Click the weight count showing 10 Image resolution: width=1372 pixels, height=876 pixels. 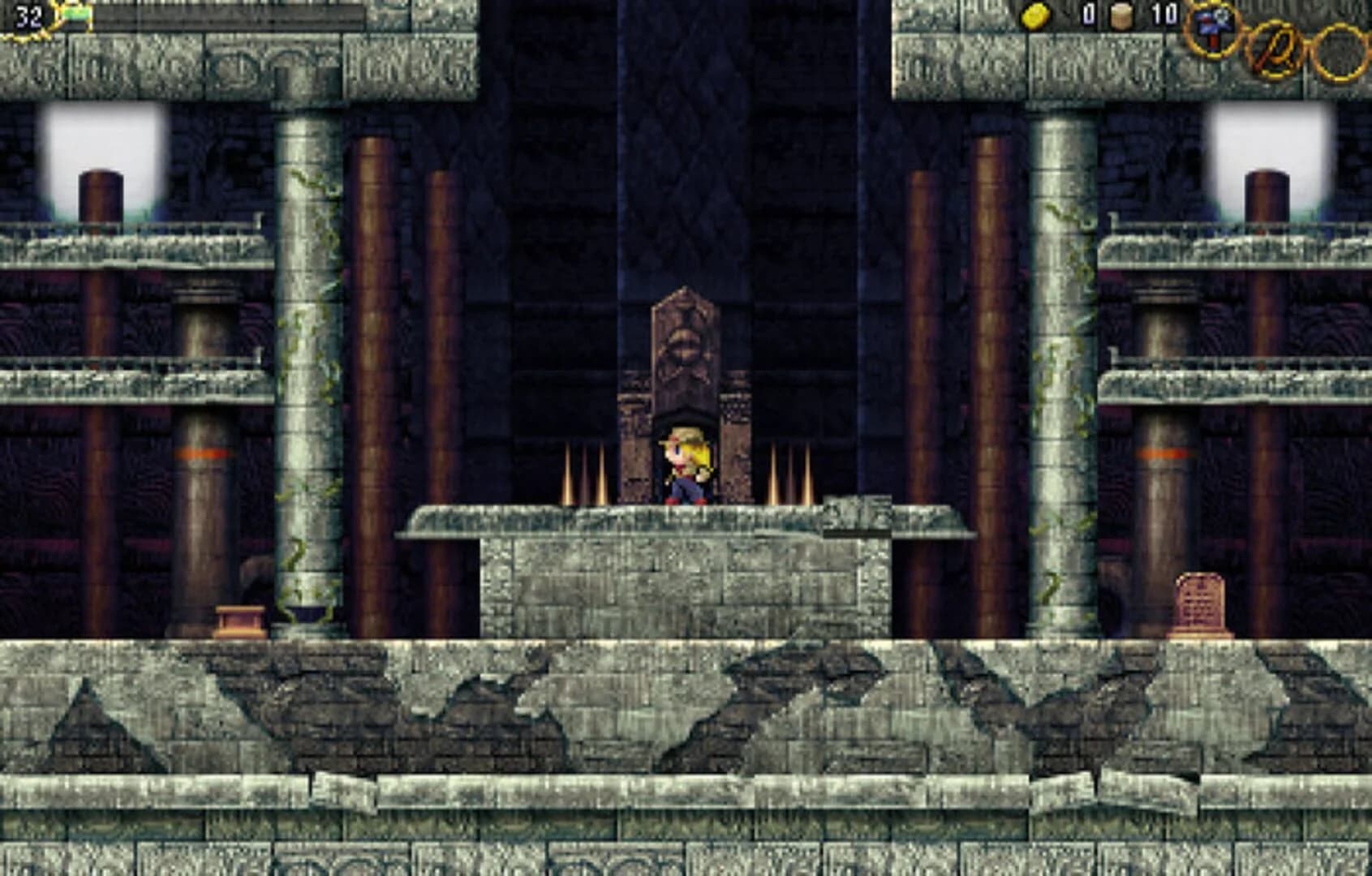point(1160,15)
